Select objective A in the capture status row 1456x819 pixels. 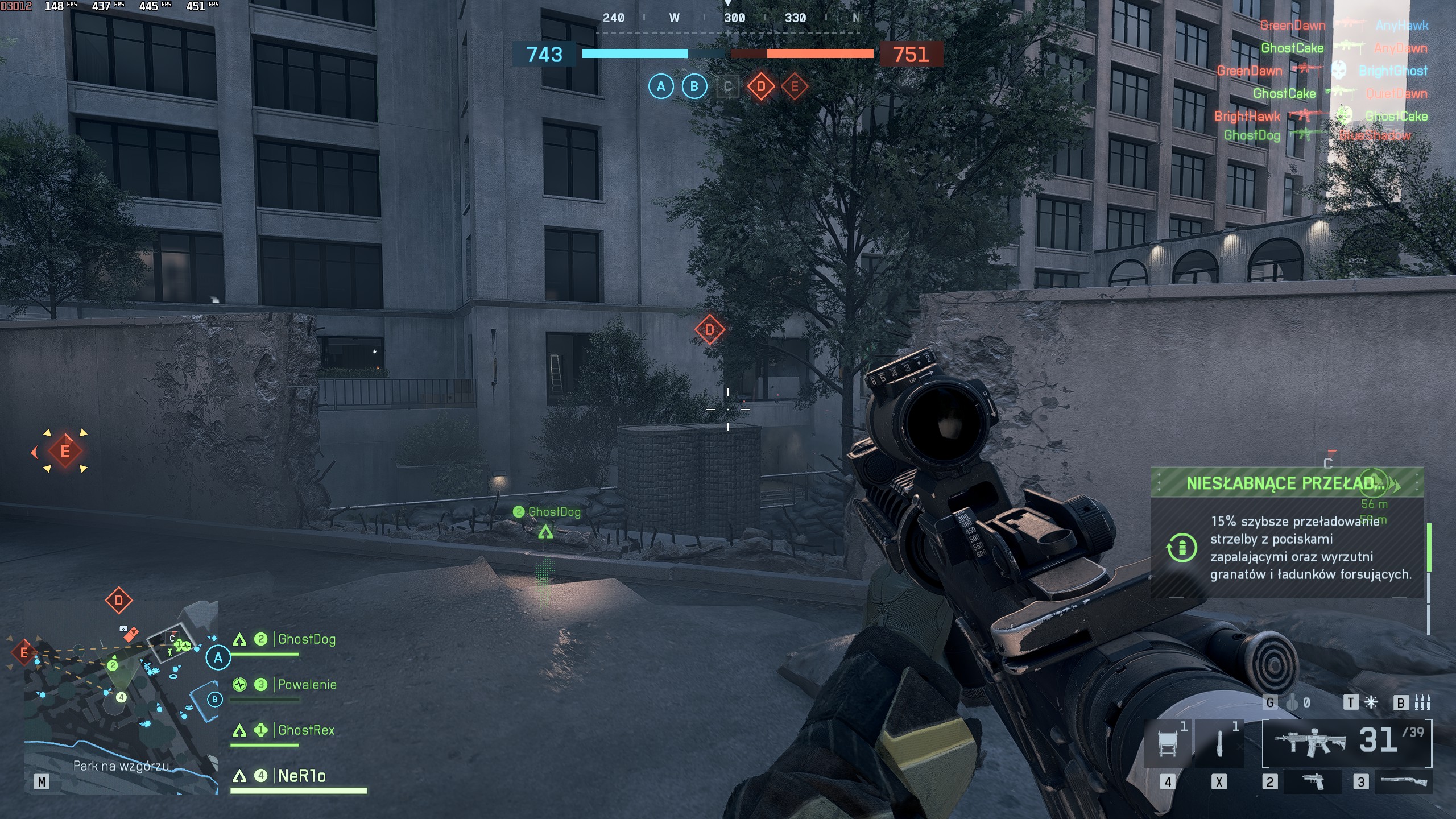point(661,86)
